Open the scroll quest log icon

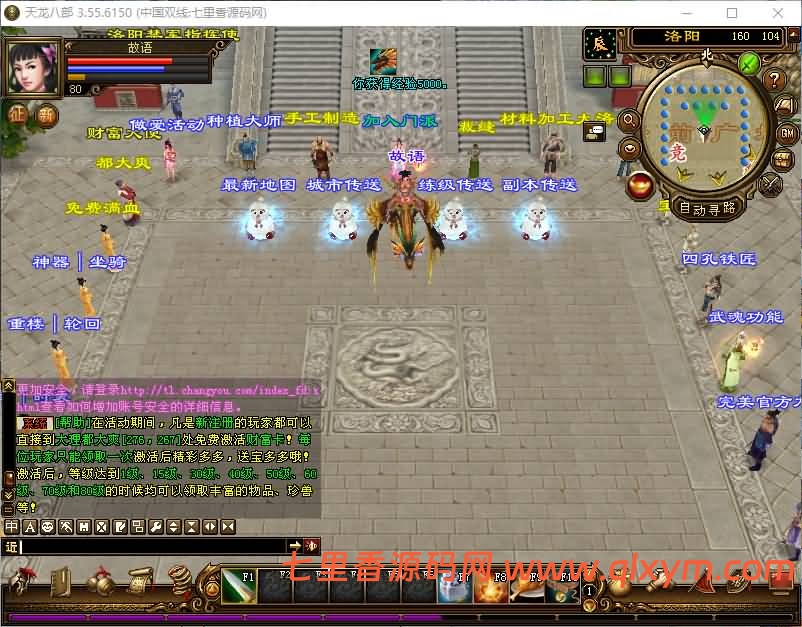click(138, 580)
